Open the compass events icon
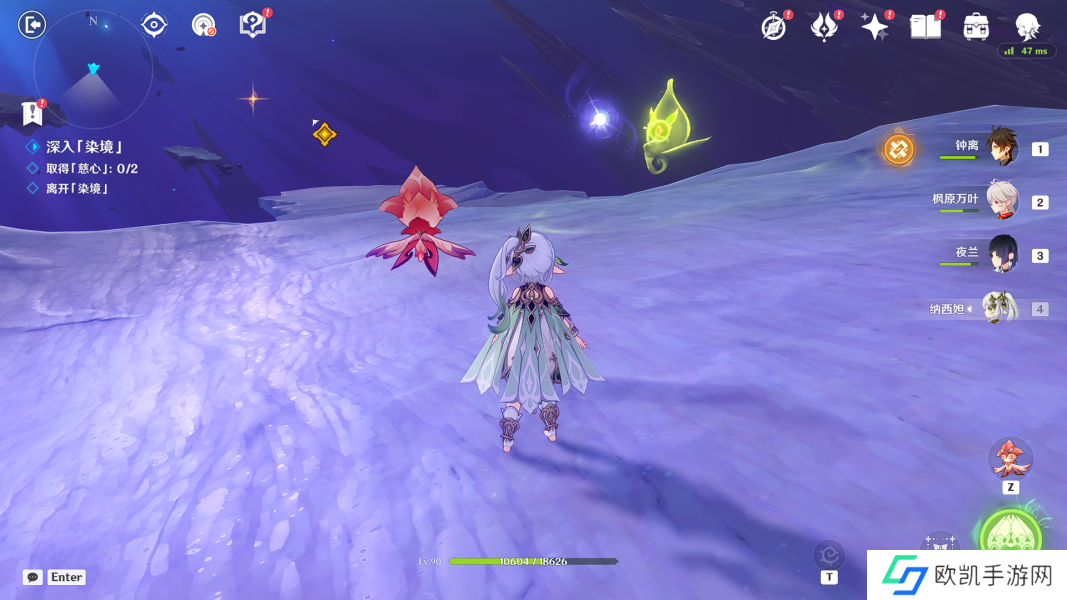Image resolution: width=1067 pixels, height=600 pixels. [773, 27]
